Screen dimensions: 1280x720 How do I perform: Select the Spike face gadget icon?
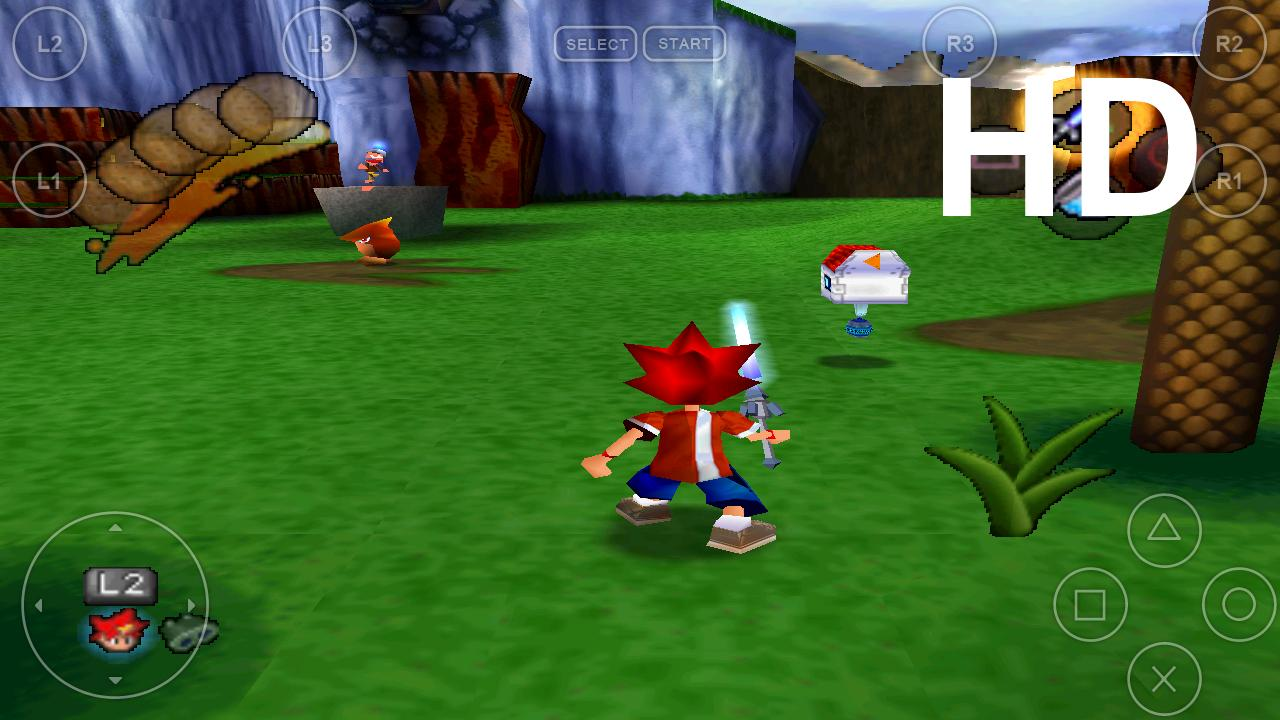pos(120,632)
